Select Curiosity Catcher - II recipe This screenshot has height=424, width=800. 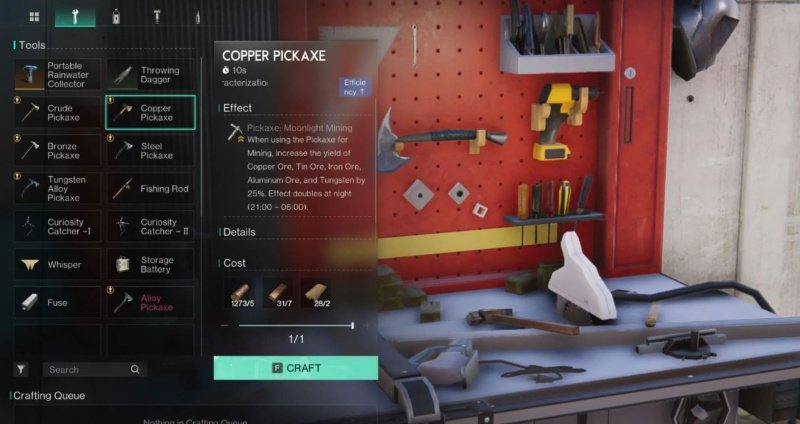point(150,226)
